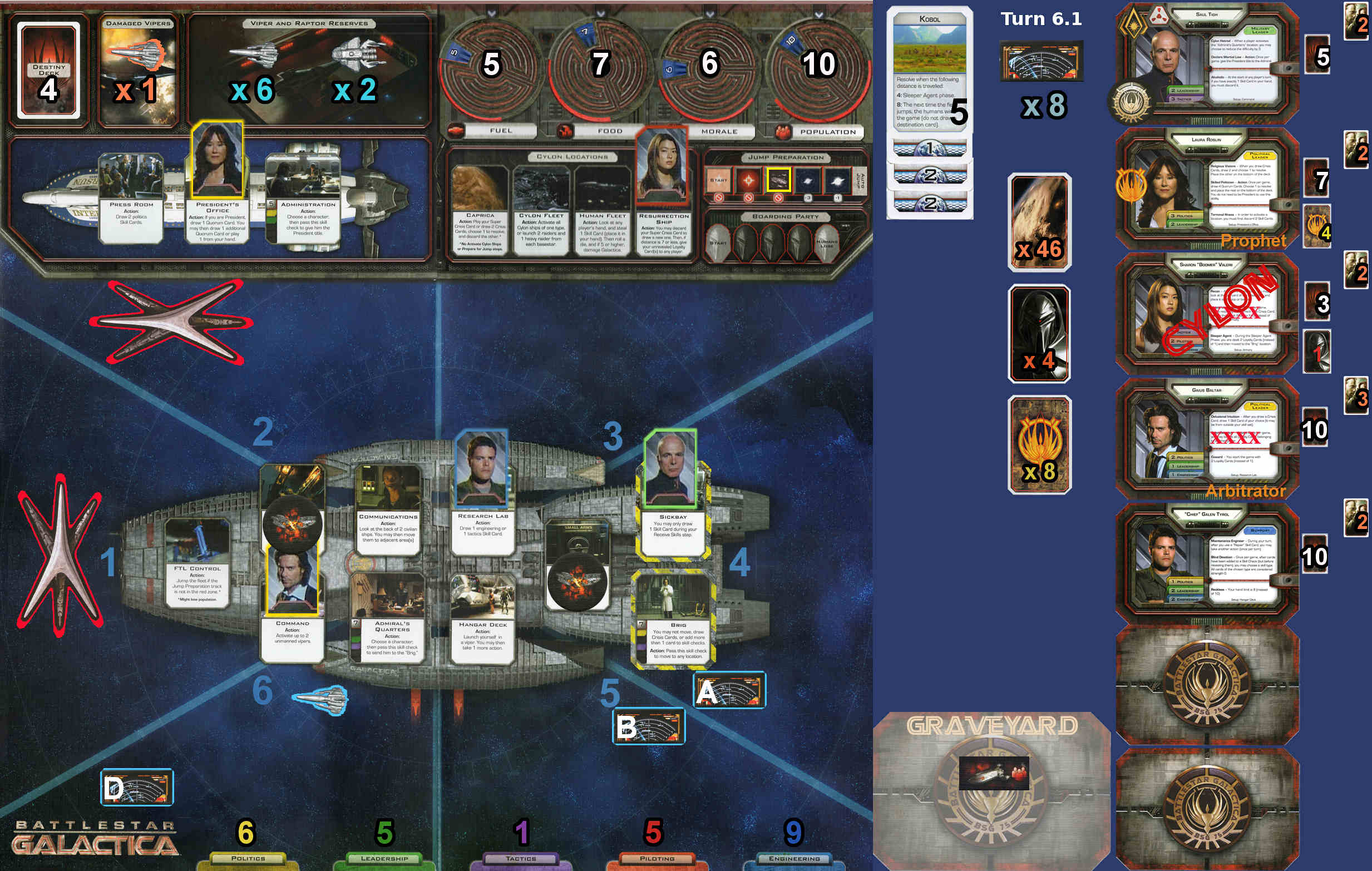This screenshot has height=871, width=1372.
Task: Select the Quorum deck with 8 cards
Action: tap(1039, 444)
